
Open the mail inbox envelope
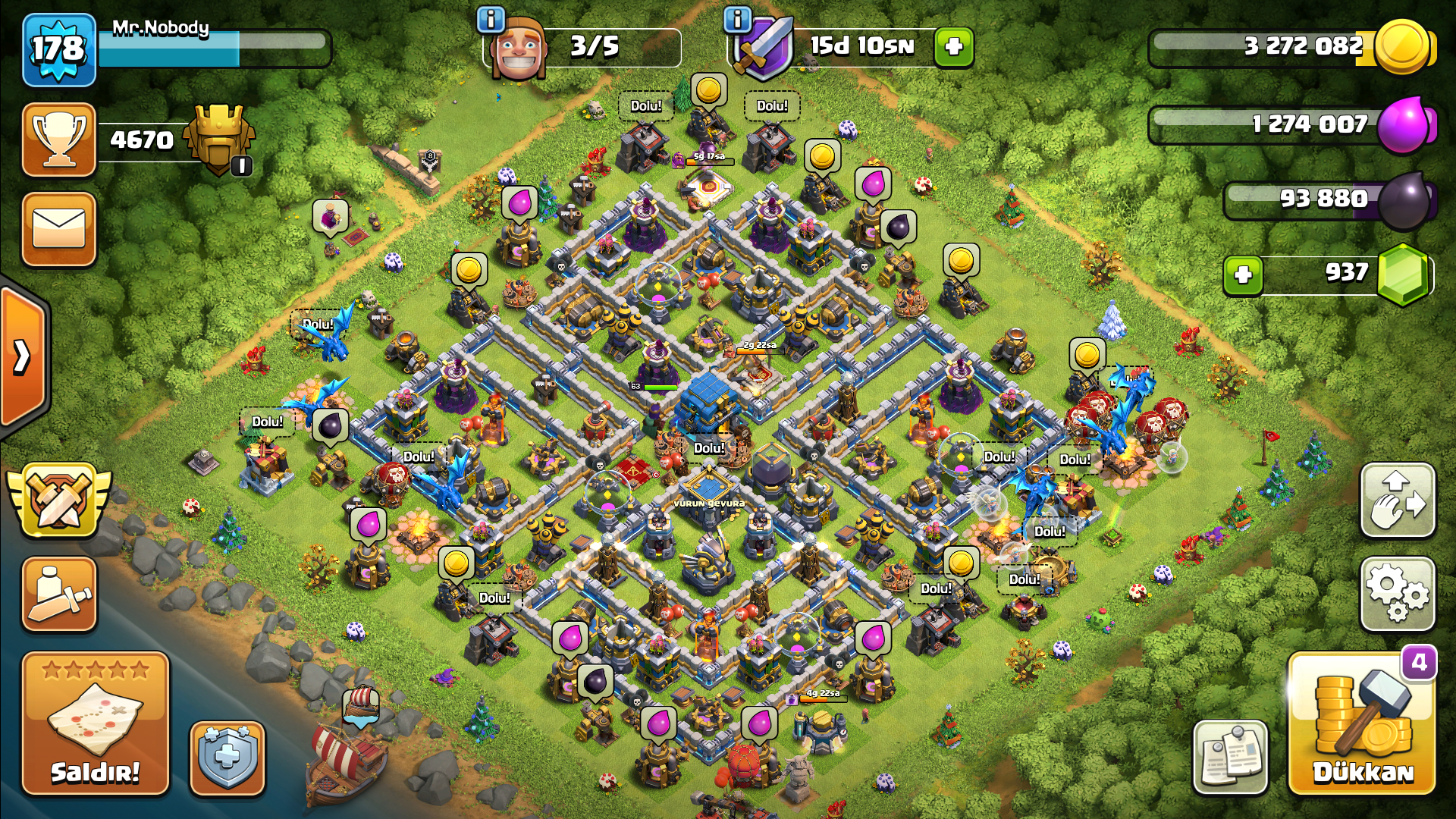click(x=59, y=229)
